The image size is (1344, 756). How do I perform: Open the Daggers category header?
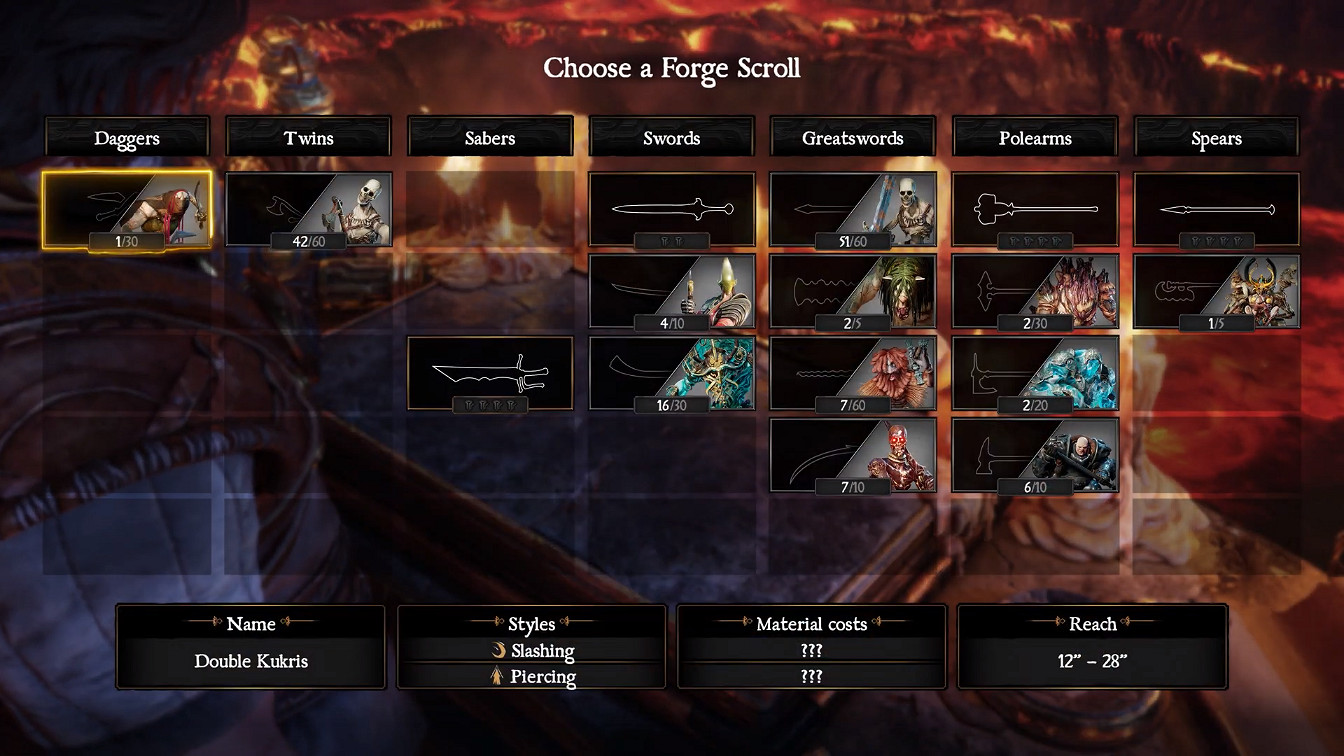[x=128, y=137]
